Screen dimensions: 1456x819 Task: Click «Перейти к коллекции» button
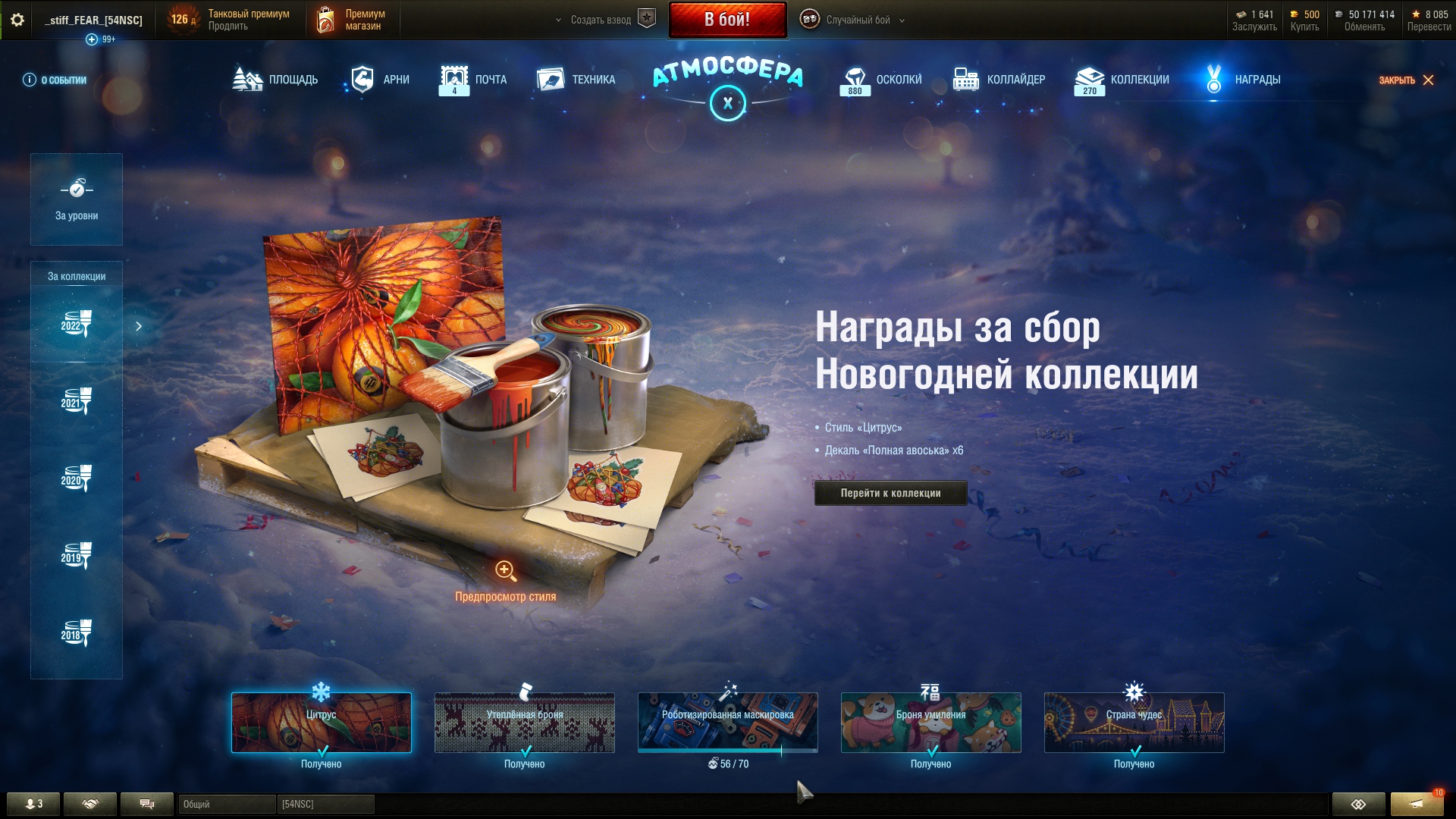(x=890, y=493)
